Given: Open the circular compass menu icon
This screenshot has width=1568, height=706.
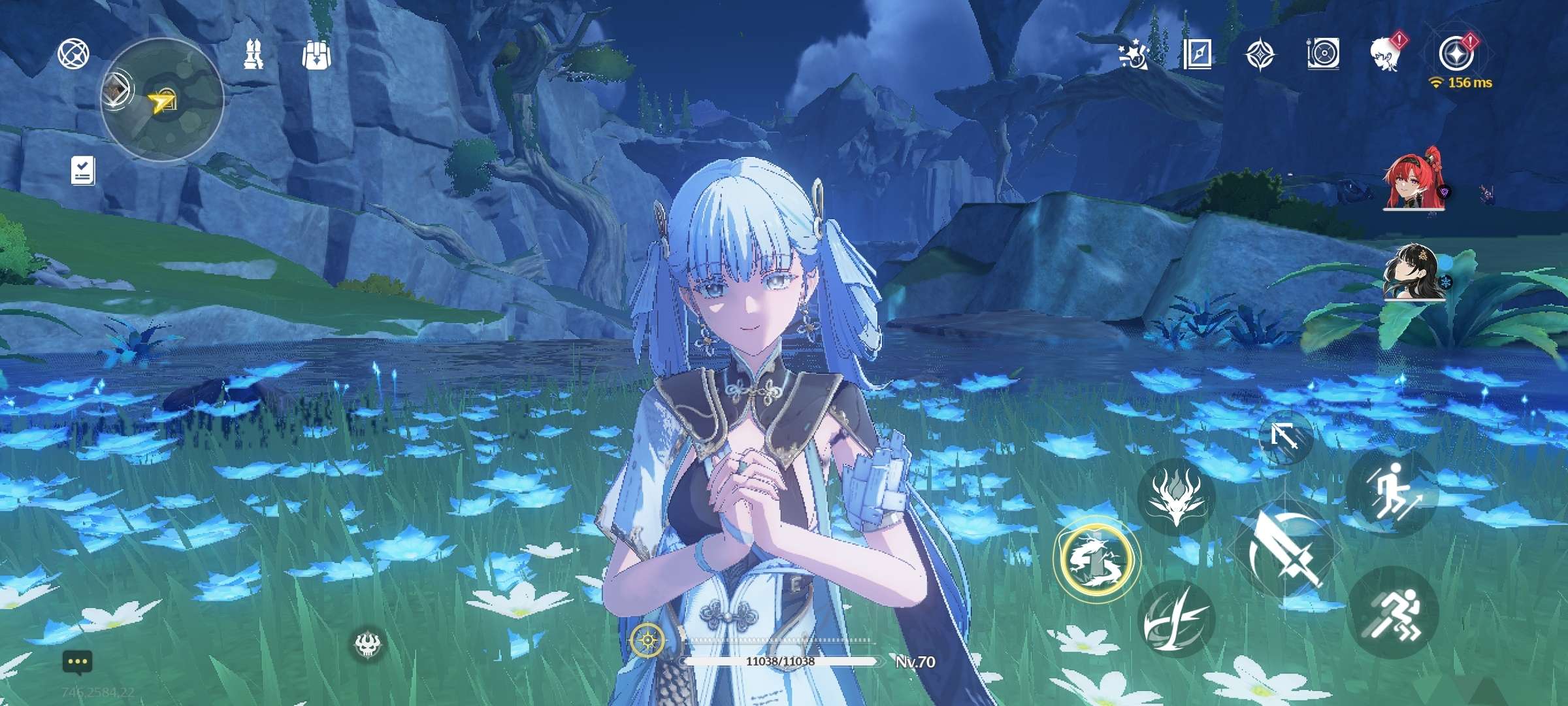Looking at the screenshot, I should pyautogui.click(x=73, y=54).
